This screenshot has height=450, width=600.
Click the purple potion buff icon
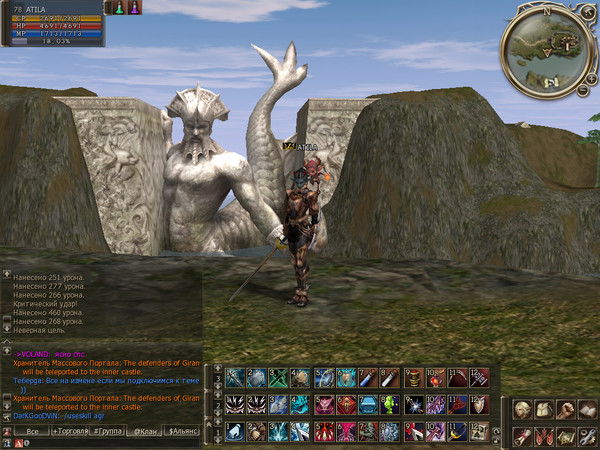[x=134, y=7]
